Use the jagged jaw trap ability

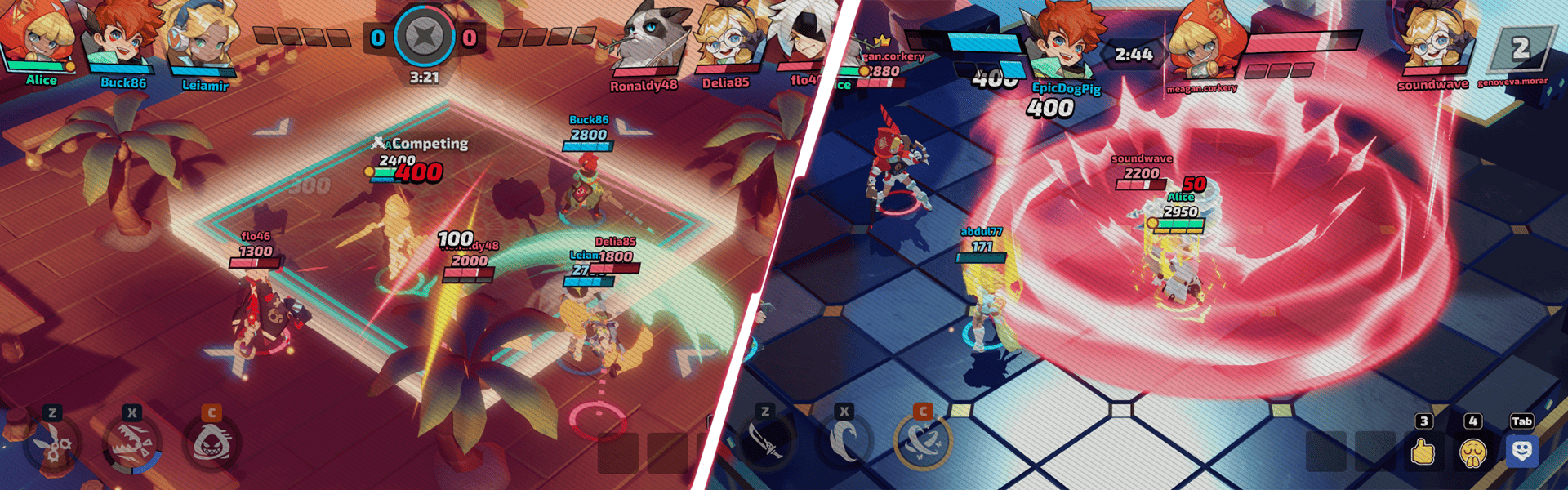[x=131, y=445]
